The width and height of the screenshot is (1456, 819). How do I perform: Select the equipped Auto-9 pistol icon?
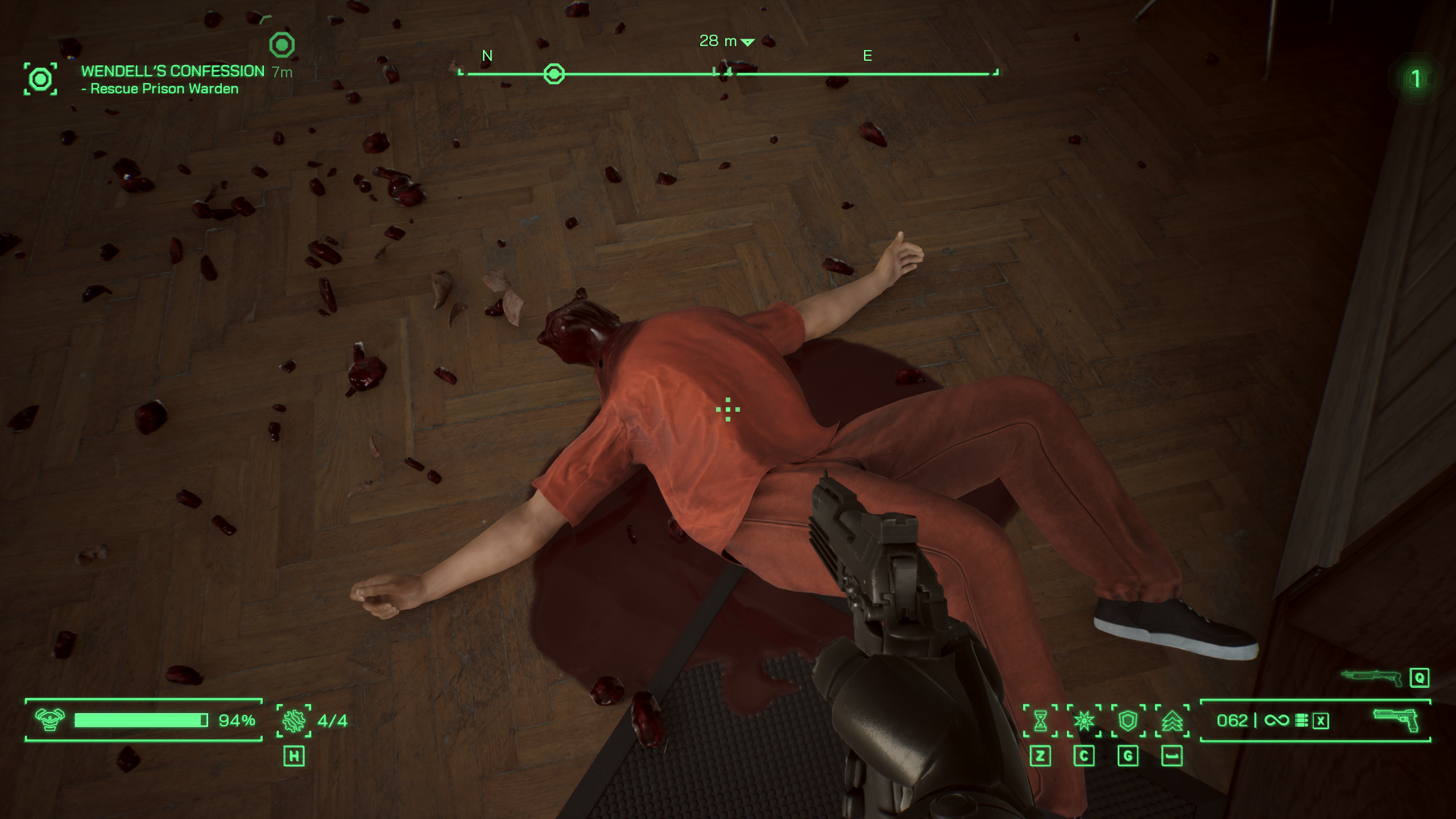tap(1396, 720)
